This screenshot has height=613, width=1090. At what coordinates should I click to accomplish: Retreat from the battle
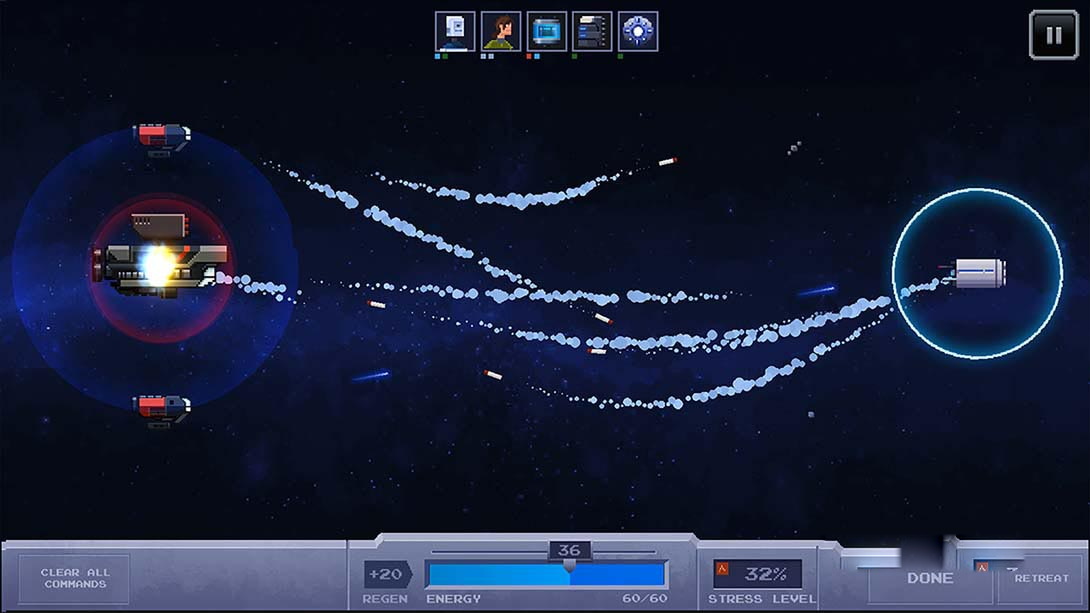point(1041,578)
